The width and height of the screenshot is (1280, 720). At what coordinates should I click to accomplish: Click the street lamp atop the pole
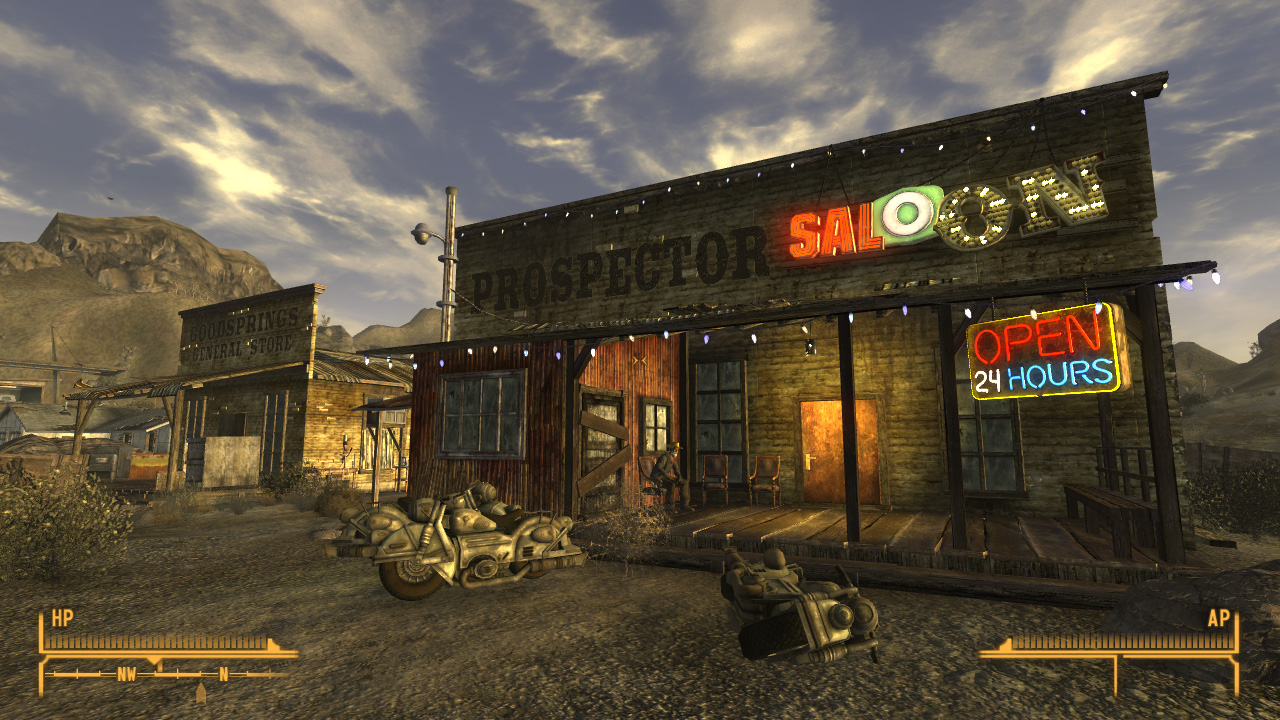click(x=420, y=232)
